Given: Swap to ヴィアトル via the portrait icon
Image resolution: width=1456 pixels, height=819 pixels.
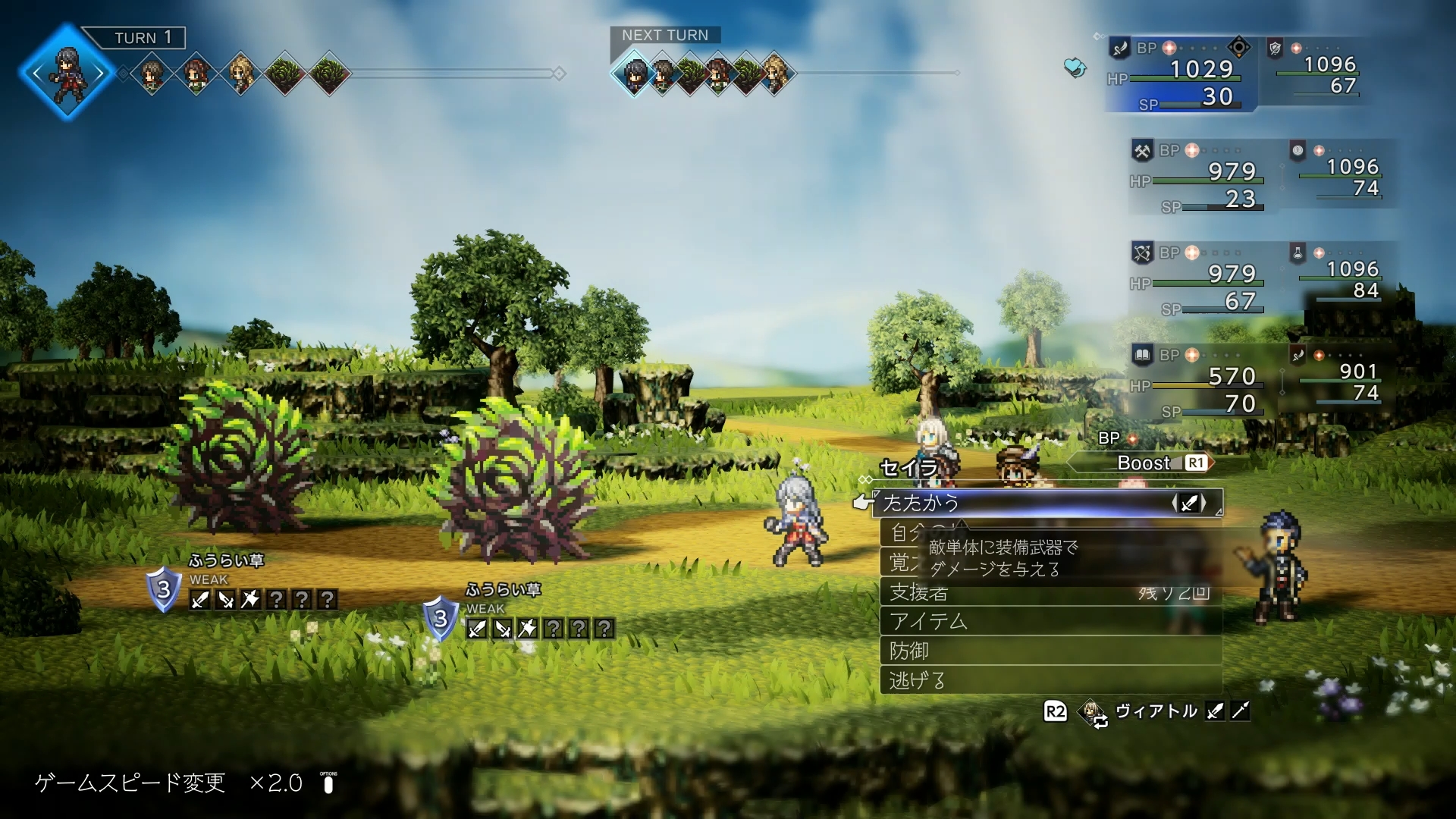Looking at the screenshot, I should pyautogui.click(x=1094, y=712).
